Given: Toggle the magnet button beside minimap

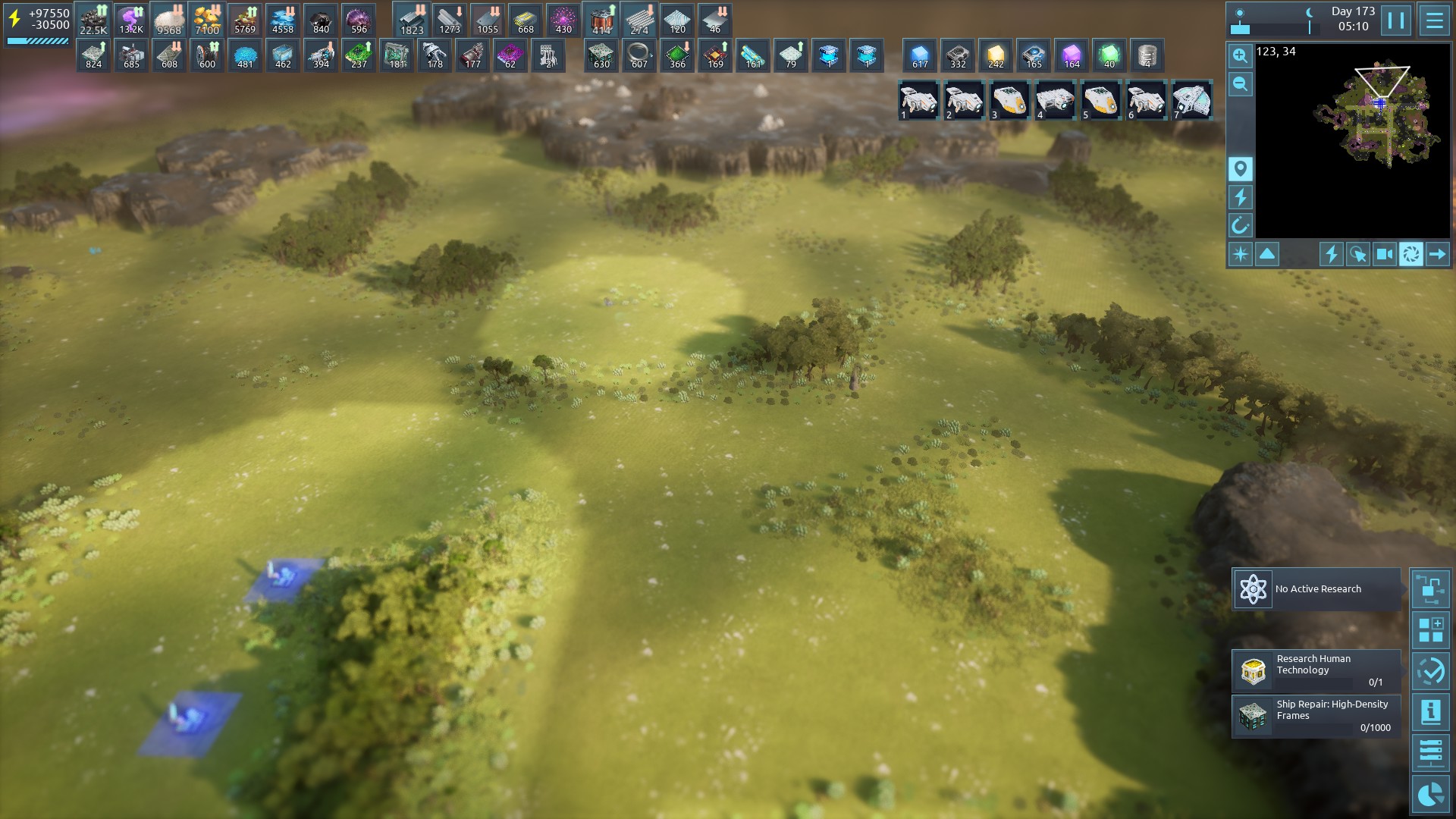Looking at the screenshot, I should pos(1240,225).
